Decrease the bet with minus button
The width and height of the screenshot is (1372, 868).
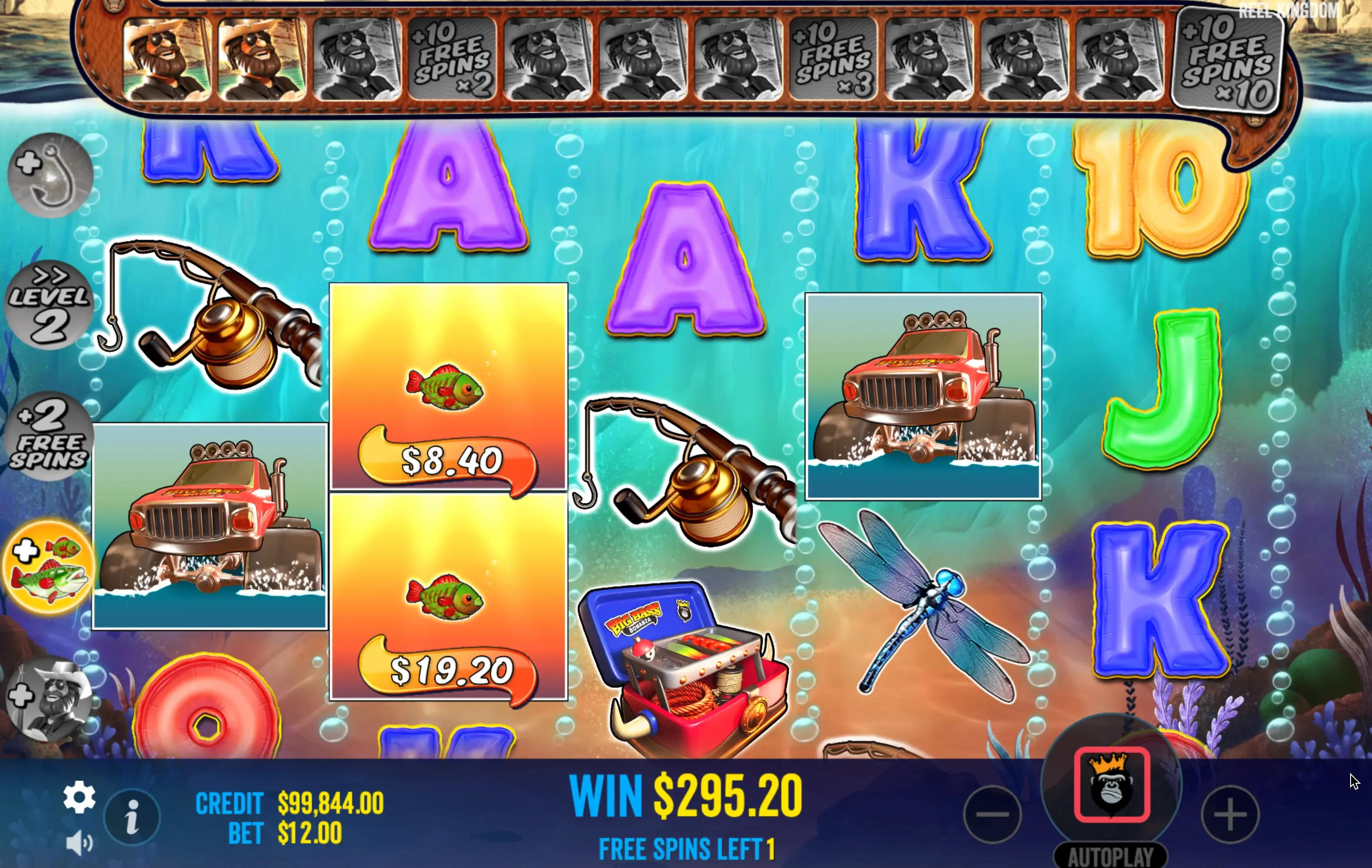tap(992, 814)
